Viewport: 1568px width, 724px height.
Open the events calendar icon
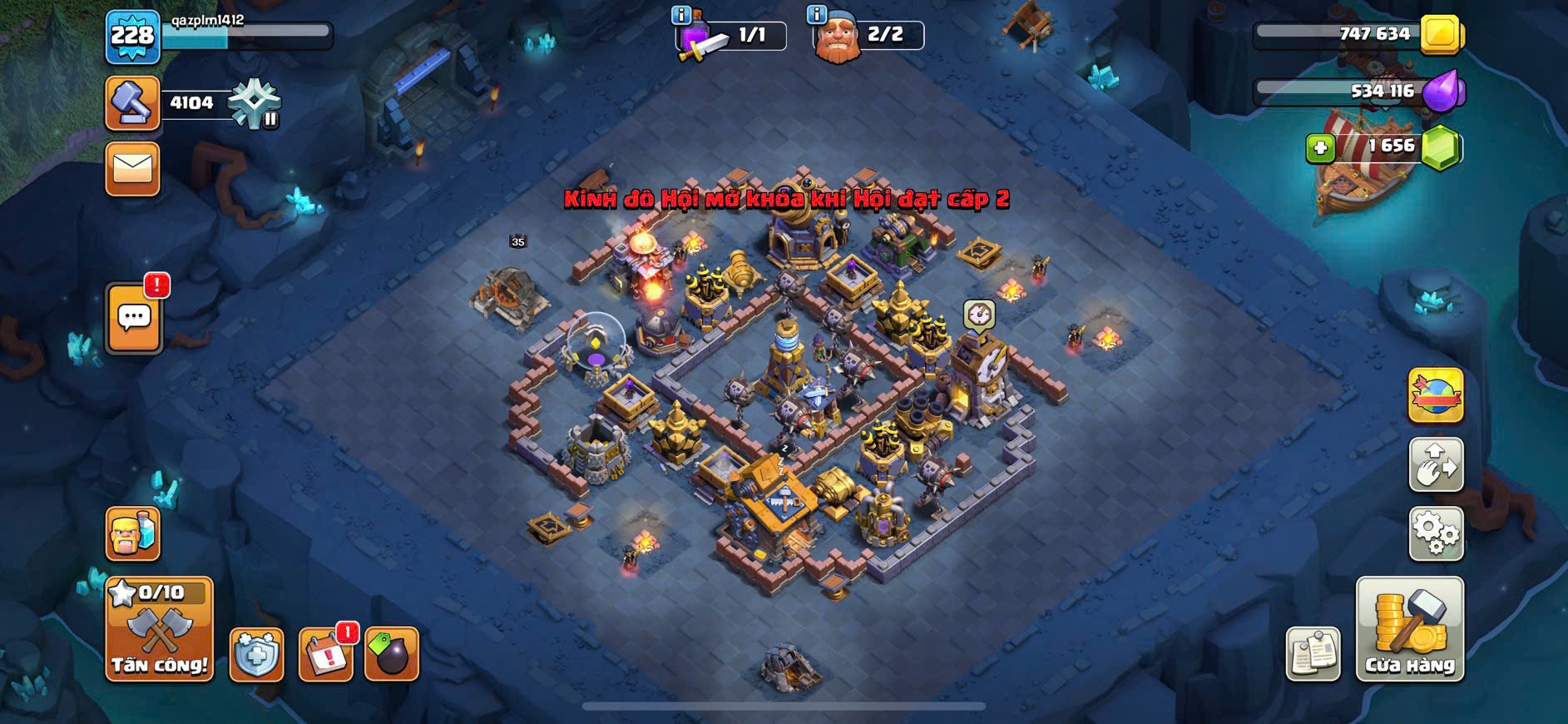(x=325, y=654)
